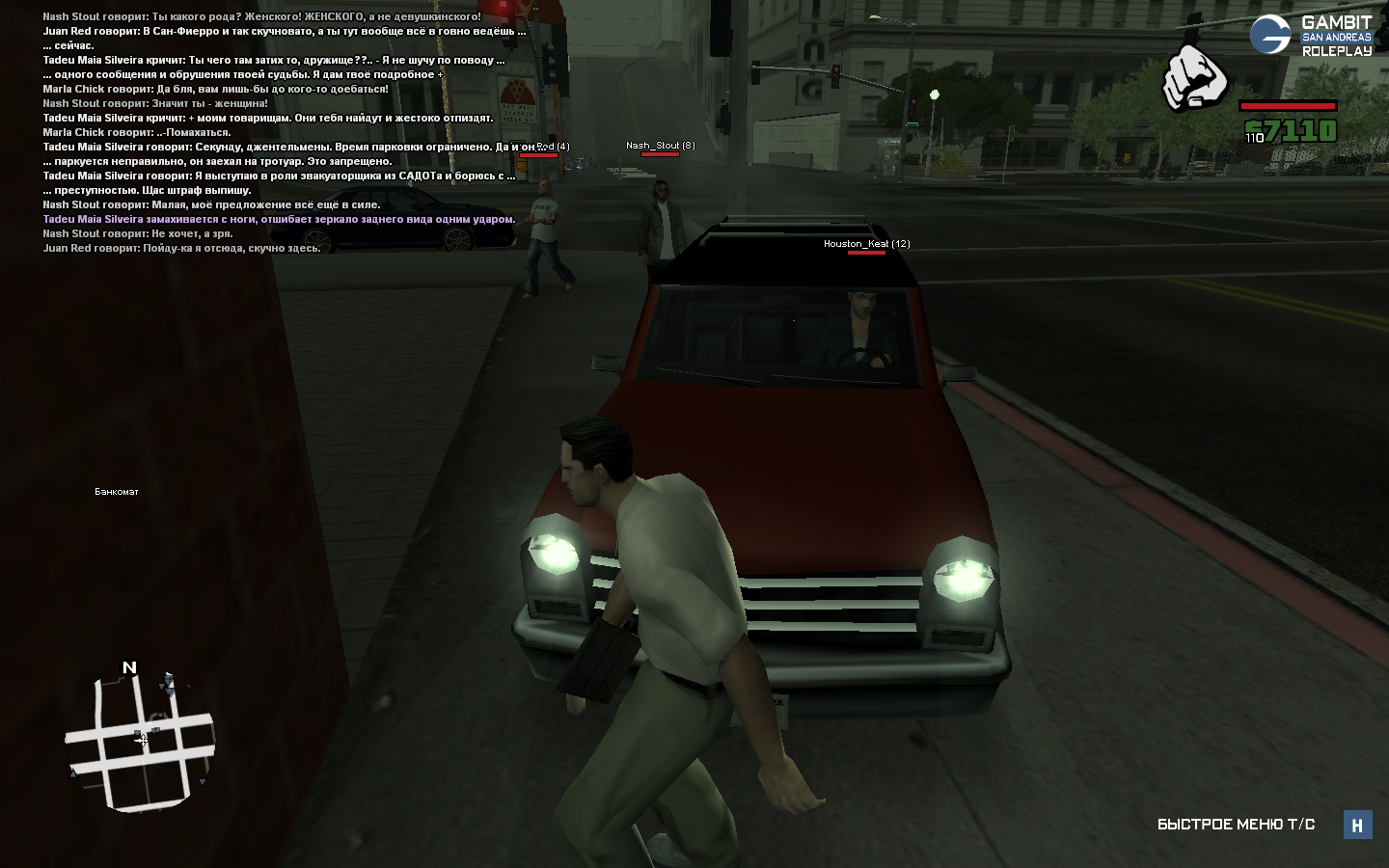Open the quick vehicle menu label
The image size is (1389, 868).
click(x=1236, y=825)
